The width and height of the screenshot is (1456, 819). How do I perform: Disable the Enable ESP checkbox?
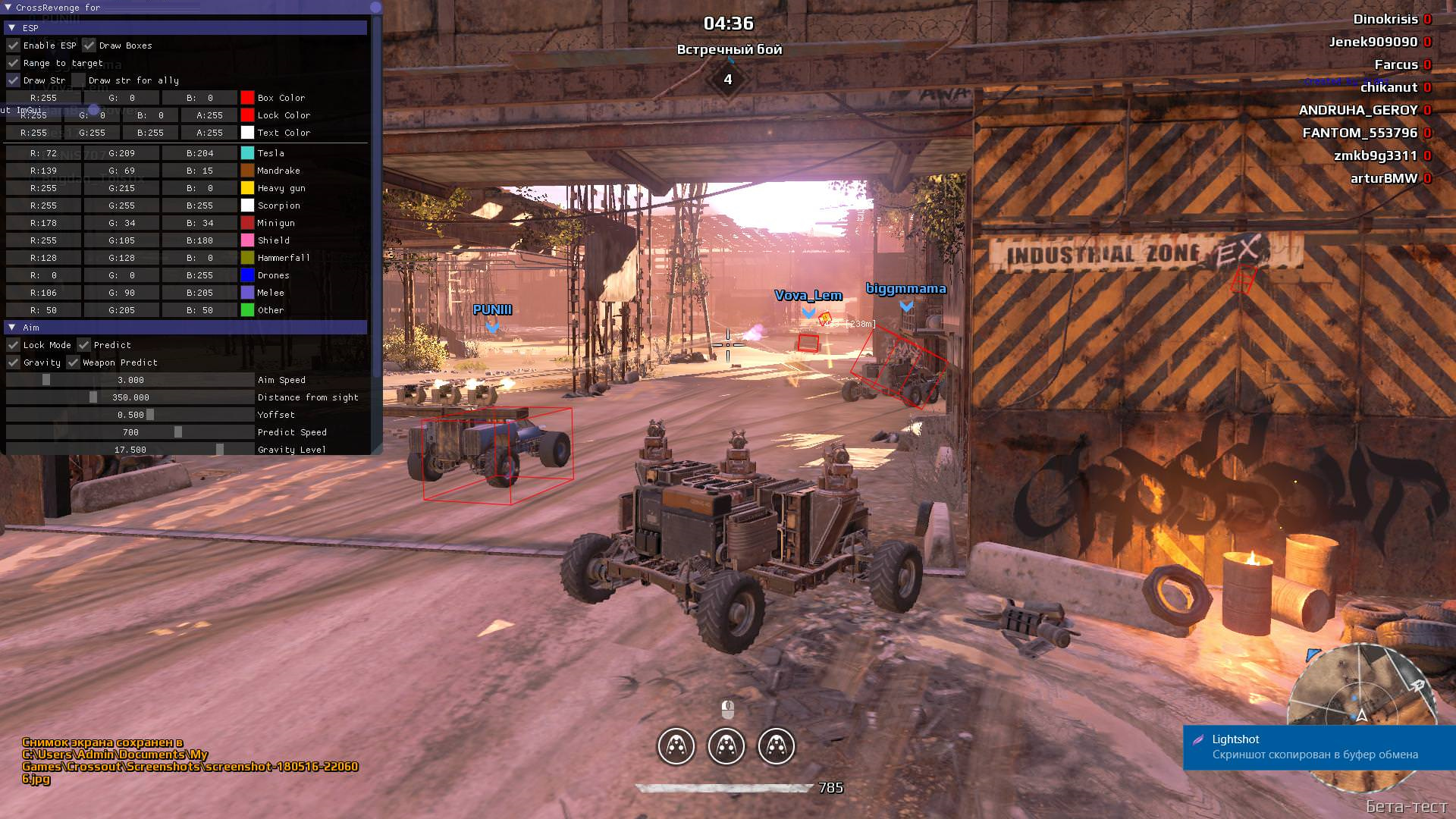[x=13, y=45]
